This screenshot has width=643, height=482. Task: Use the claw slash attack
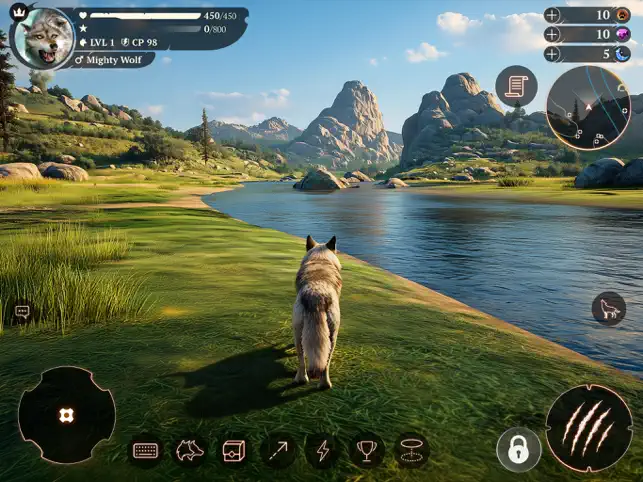point(588,428)
